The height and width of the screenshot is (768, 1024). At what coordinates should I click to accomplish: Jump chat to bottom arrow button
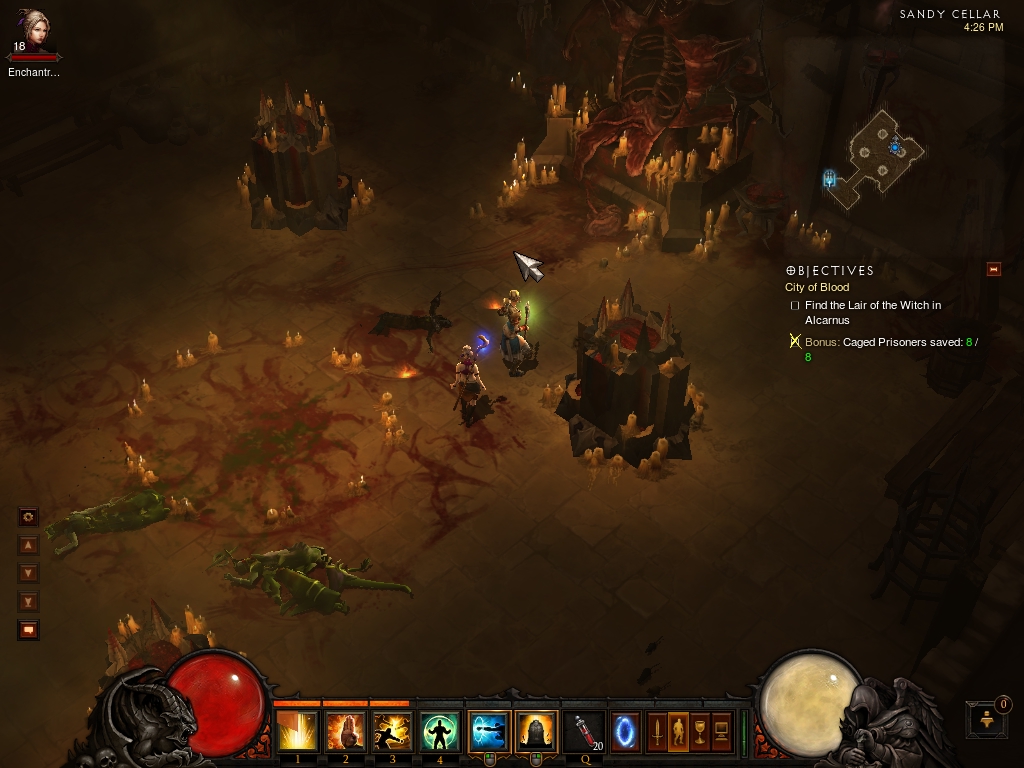pos(29,601)
